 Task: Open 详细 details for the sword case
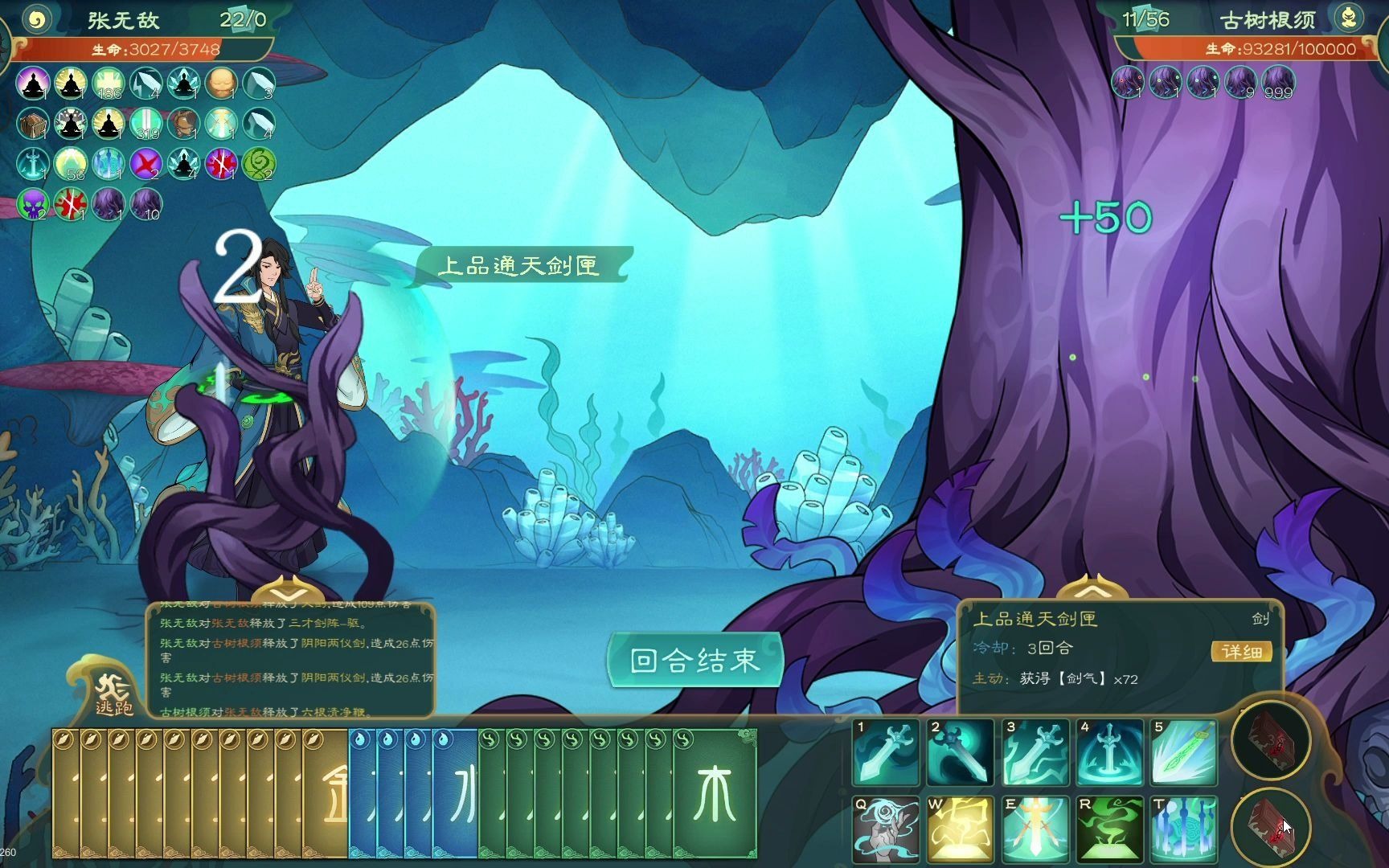click(x=1241, y=651)
